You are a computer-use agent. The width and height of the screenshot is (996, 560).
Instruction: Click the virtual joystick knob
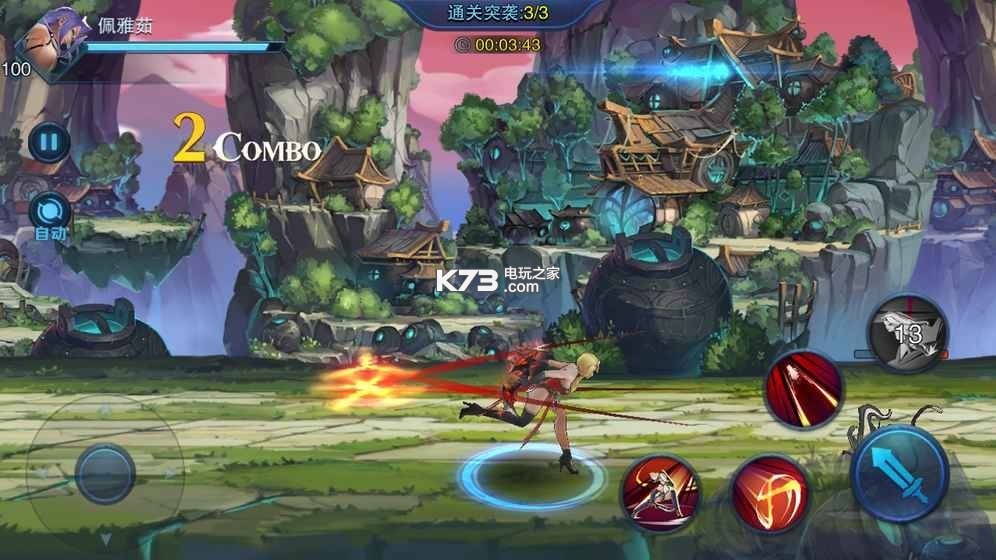105,474
